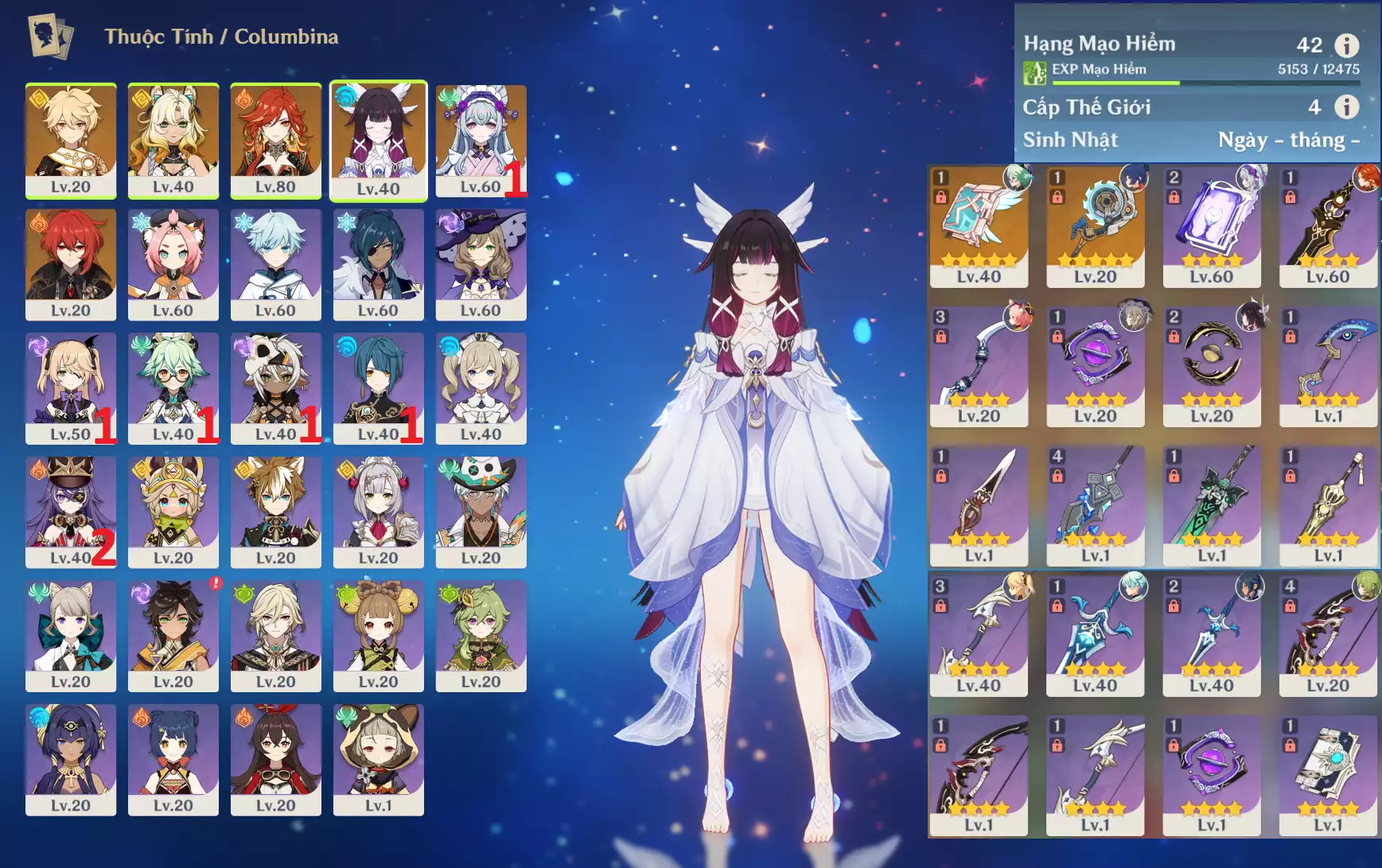
Task: Select Fischl's Lv.50 character card
Action: pyautogui.click(x=71, y=387)
